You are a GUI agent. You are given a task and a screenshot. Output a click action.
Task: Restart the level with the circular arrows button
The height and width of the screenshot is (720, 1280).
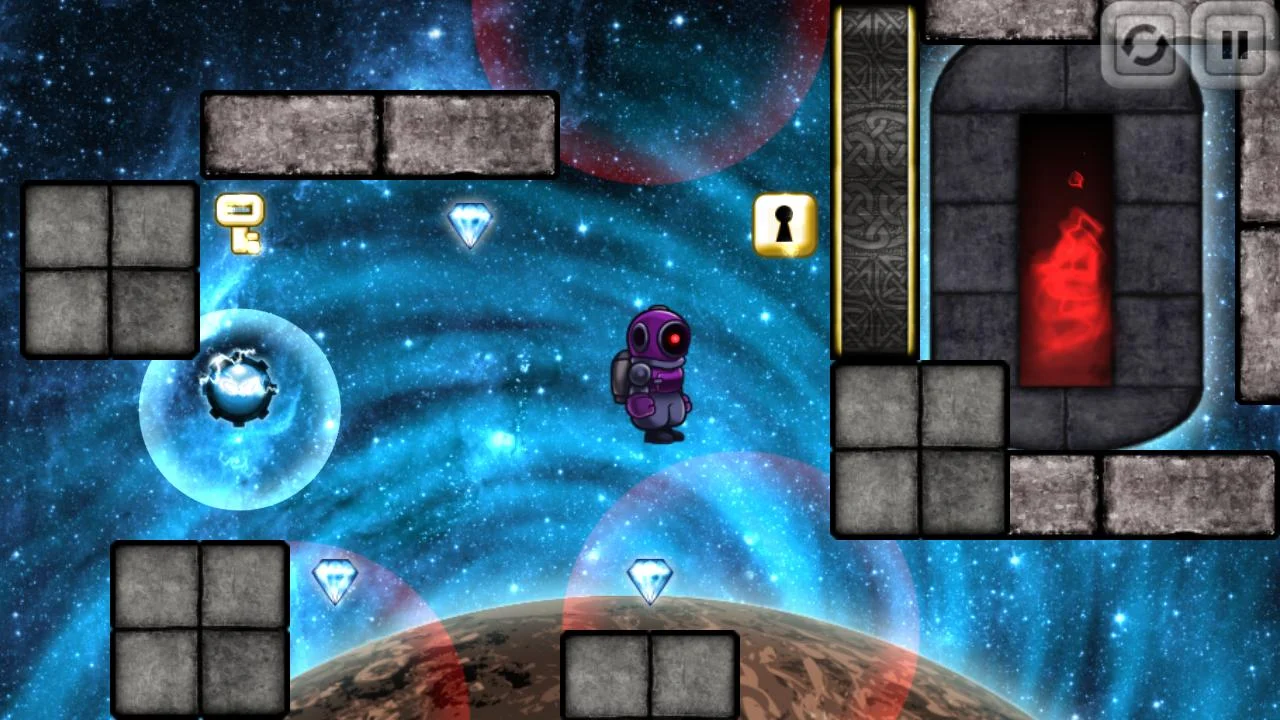(x=1144, y=46)
